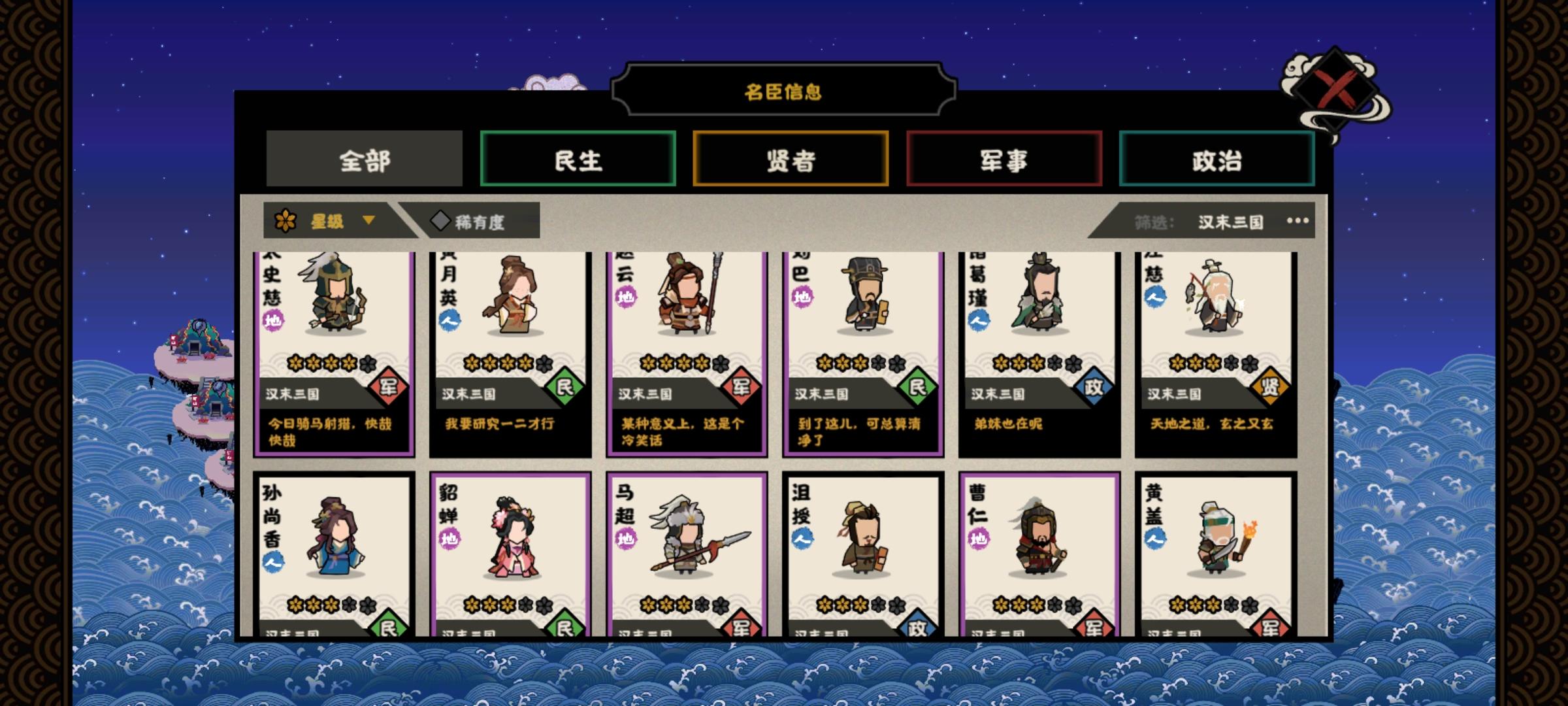Screen dimensions: 1568x706
Task: Switch to the 军事 tab
Action: pyautogui.click(x=1004, y=159)
